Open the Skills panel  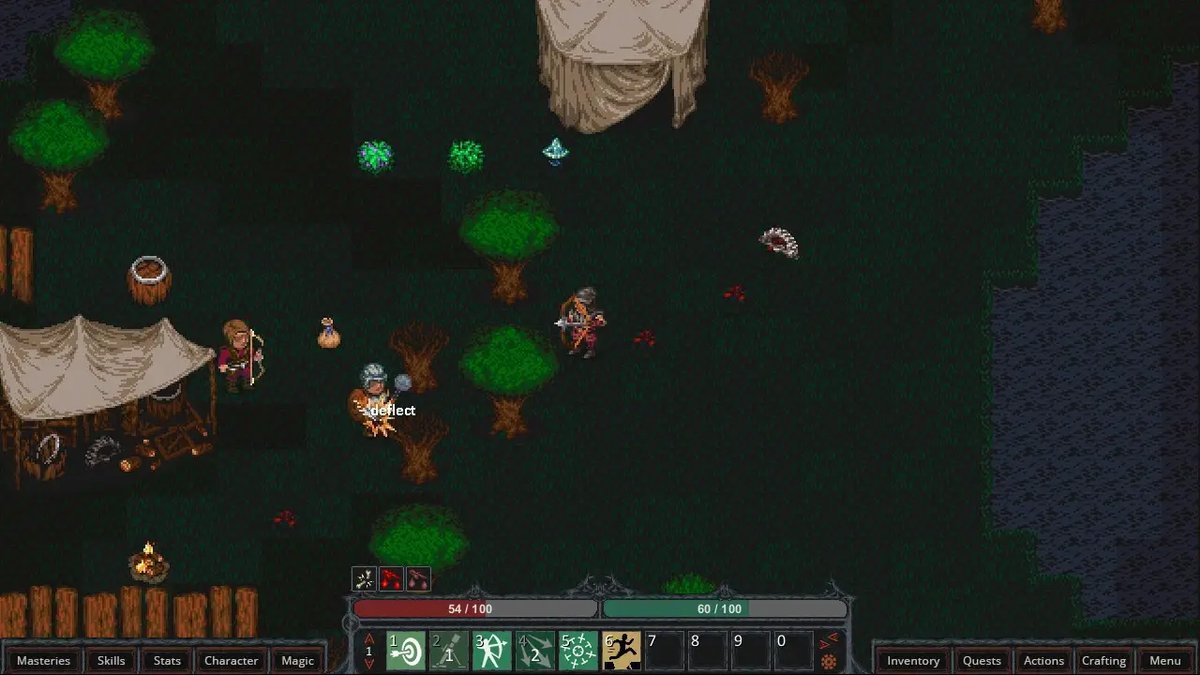[111, 660]
